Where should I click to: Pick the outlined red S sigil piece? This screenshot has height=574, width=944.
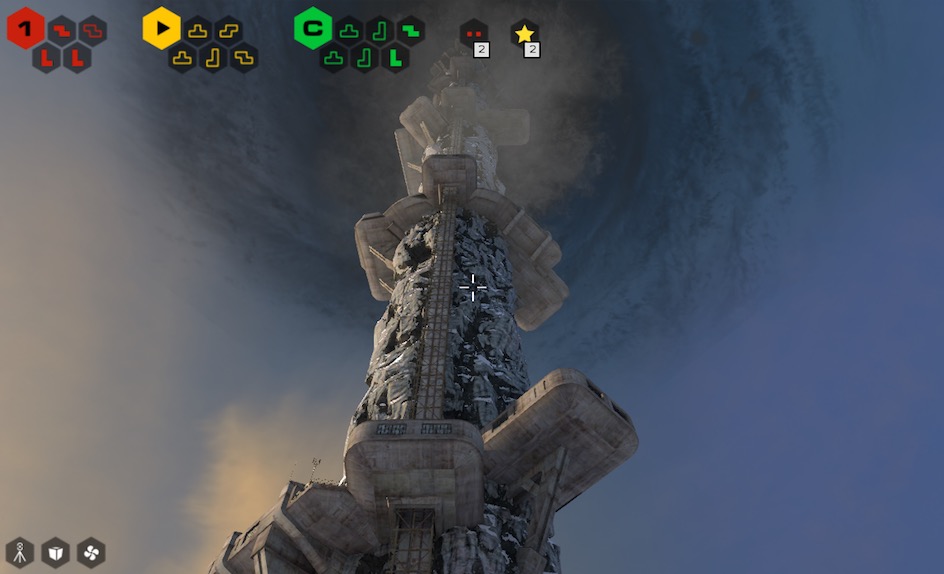point(93,30)
